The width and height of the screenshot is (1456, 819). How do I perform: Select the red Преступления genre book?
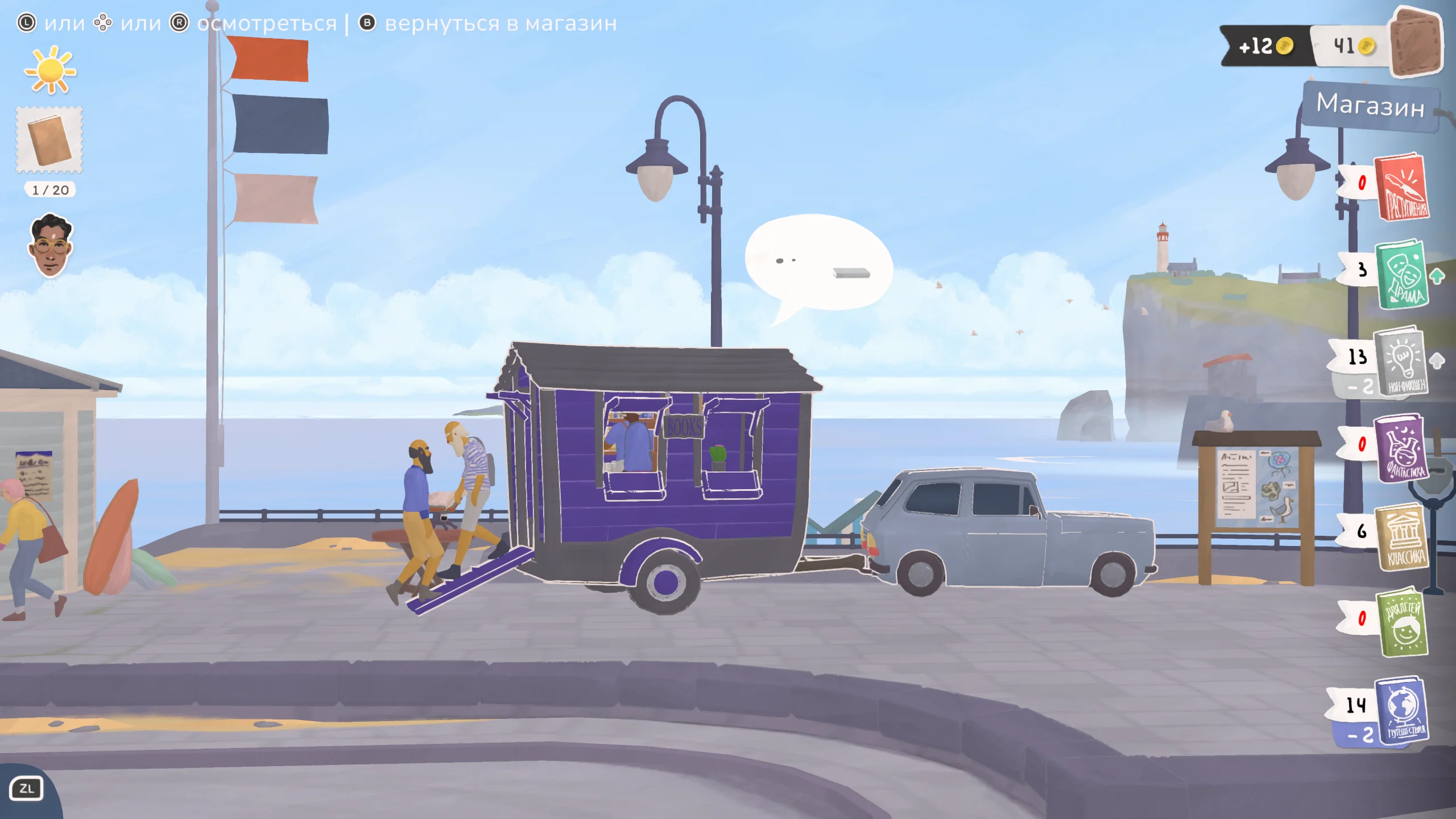pos(1403,187)
